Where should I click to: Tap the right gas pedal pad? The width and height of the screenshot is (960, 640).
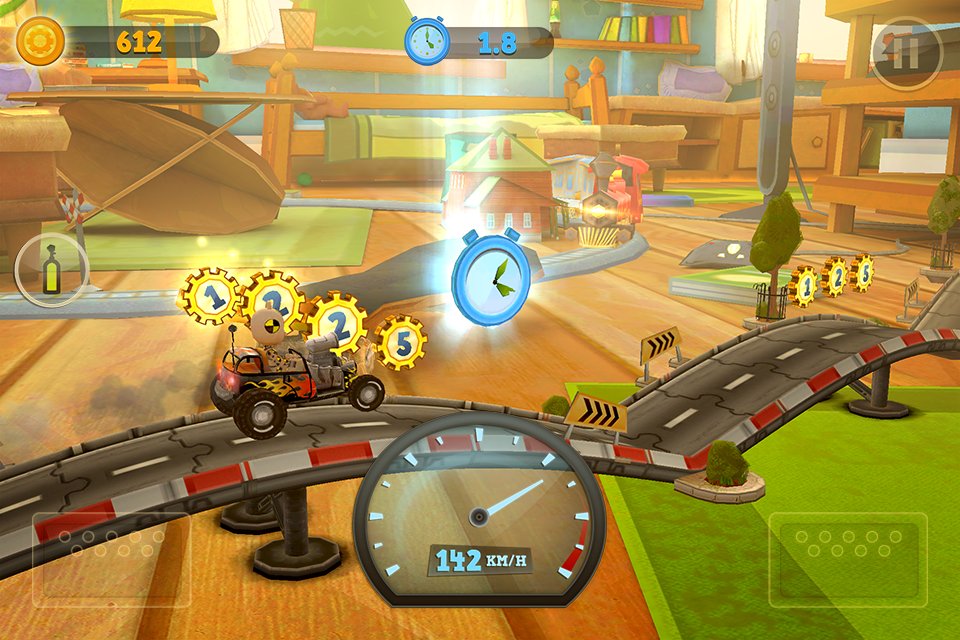(x=848, y=559)
